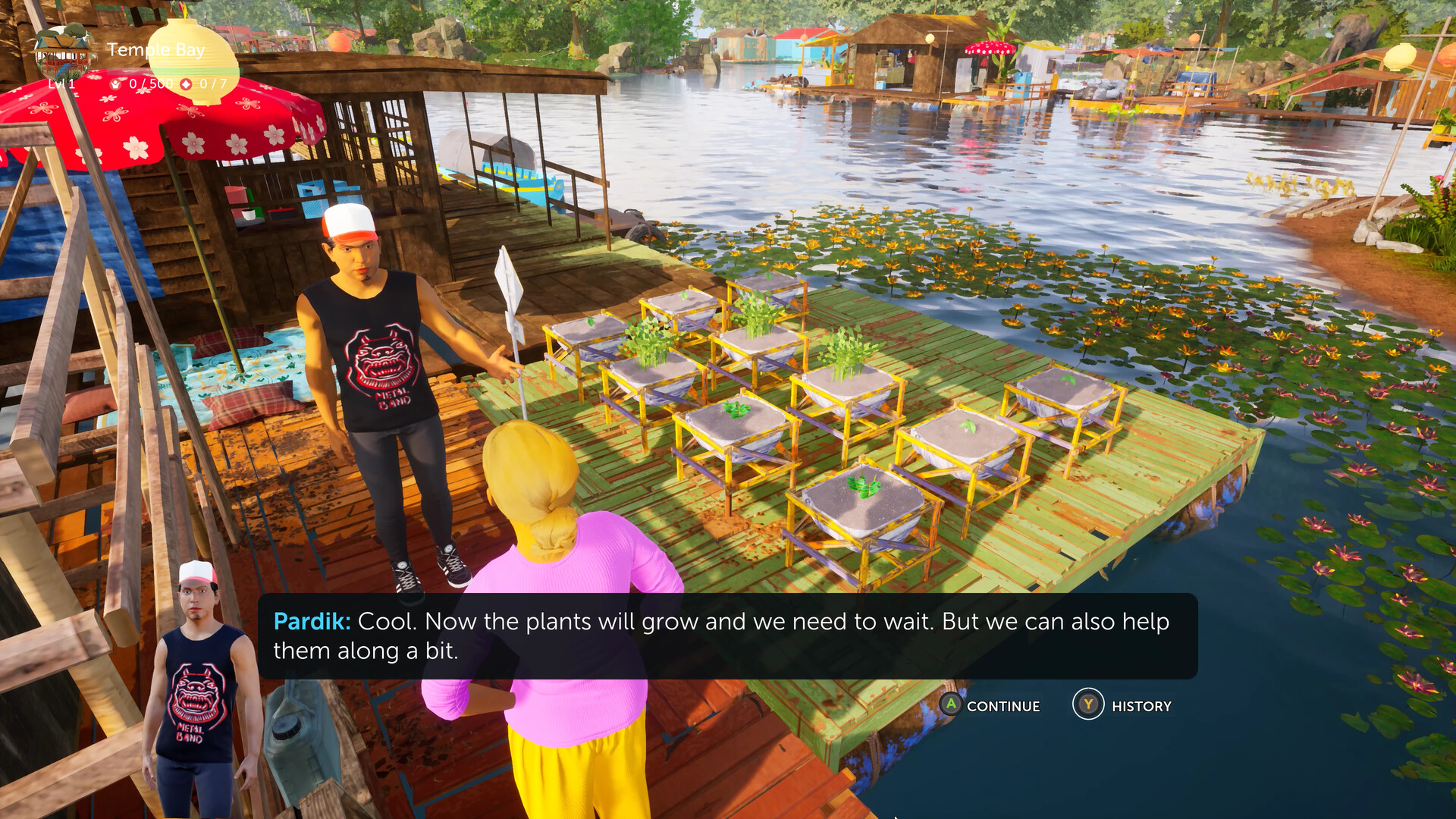1456x819 pixels.
Task: Click HISTORY to review past dialogue
Action: tap(1141, 706)
